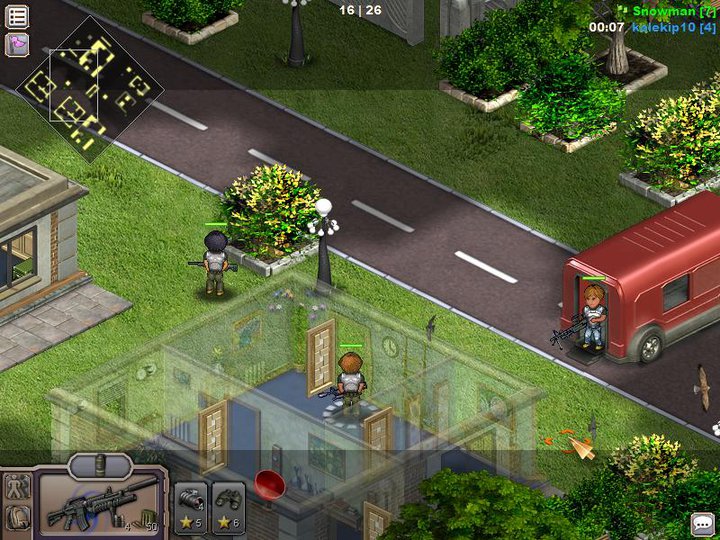Use the camera item with 5 stars

[x=191, y=505]
